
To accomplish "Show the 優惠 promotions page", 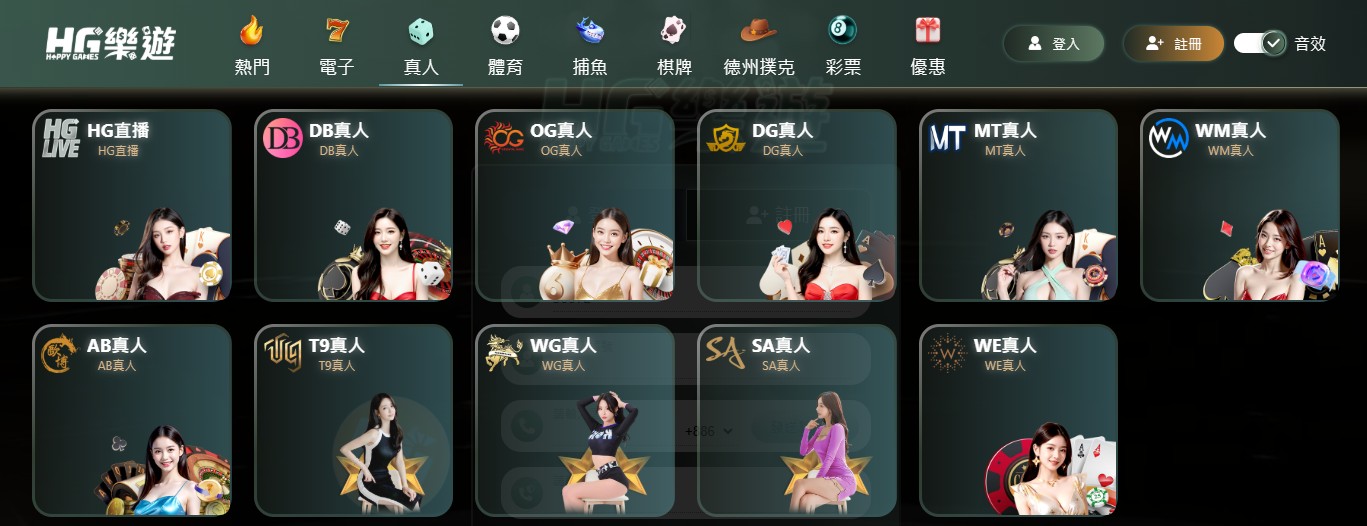I will tap(928, 47).
